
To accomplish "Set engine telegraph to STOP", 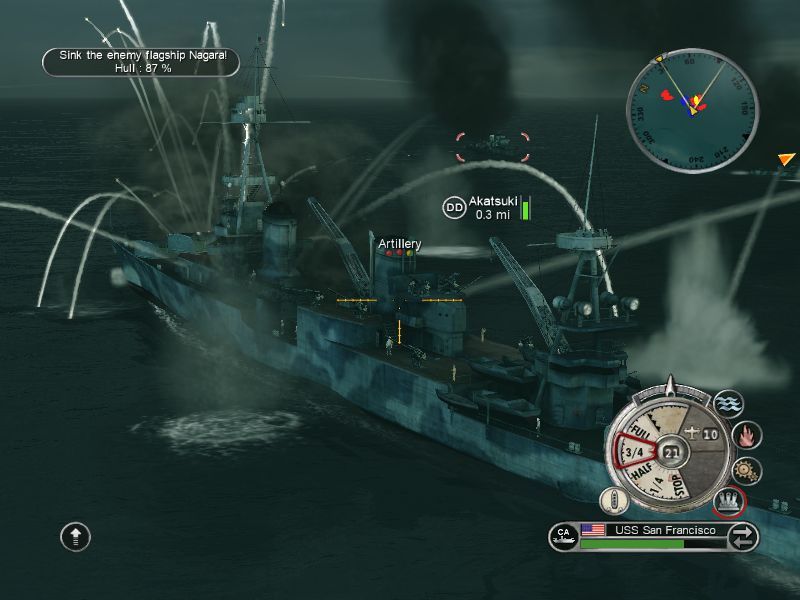I will tap(681, 484).
